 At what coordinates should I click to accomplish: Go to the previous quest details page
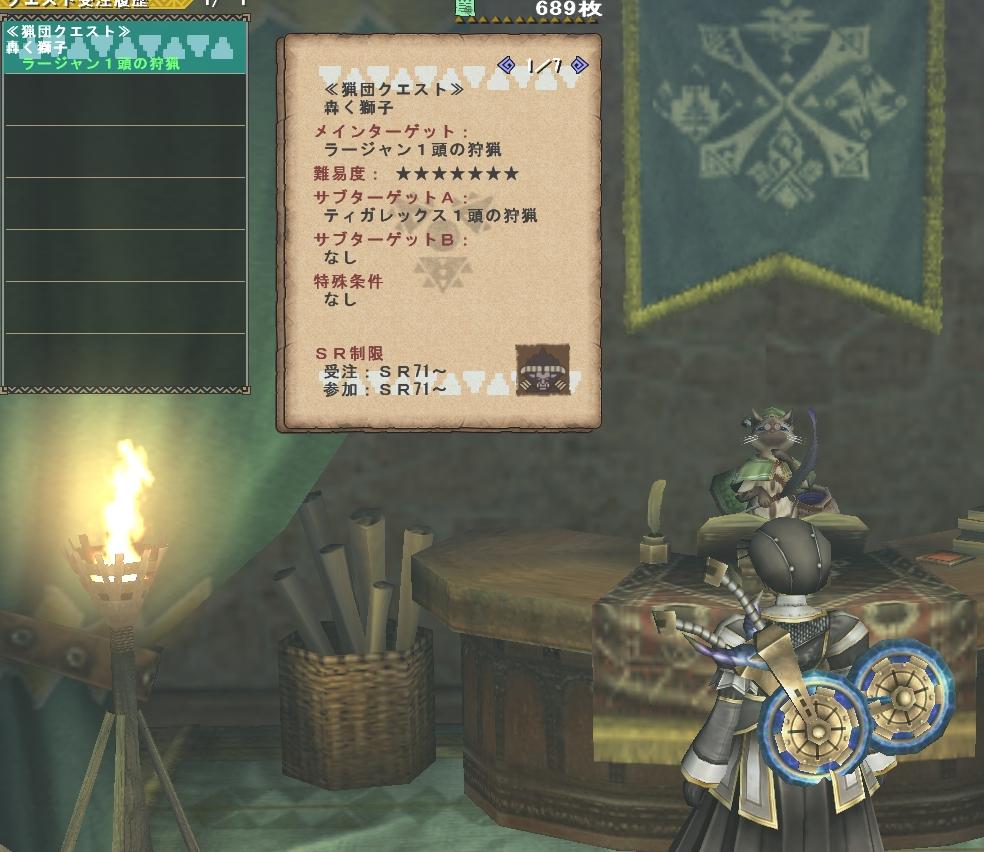(506, 66)
